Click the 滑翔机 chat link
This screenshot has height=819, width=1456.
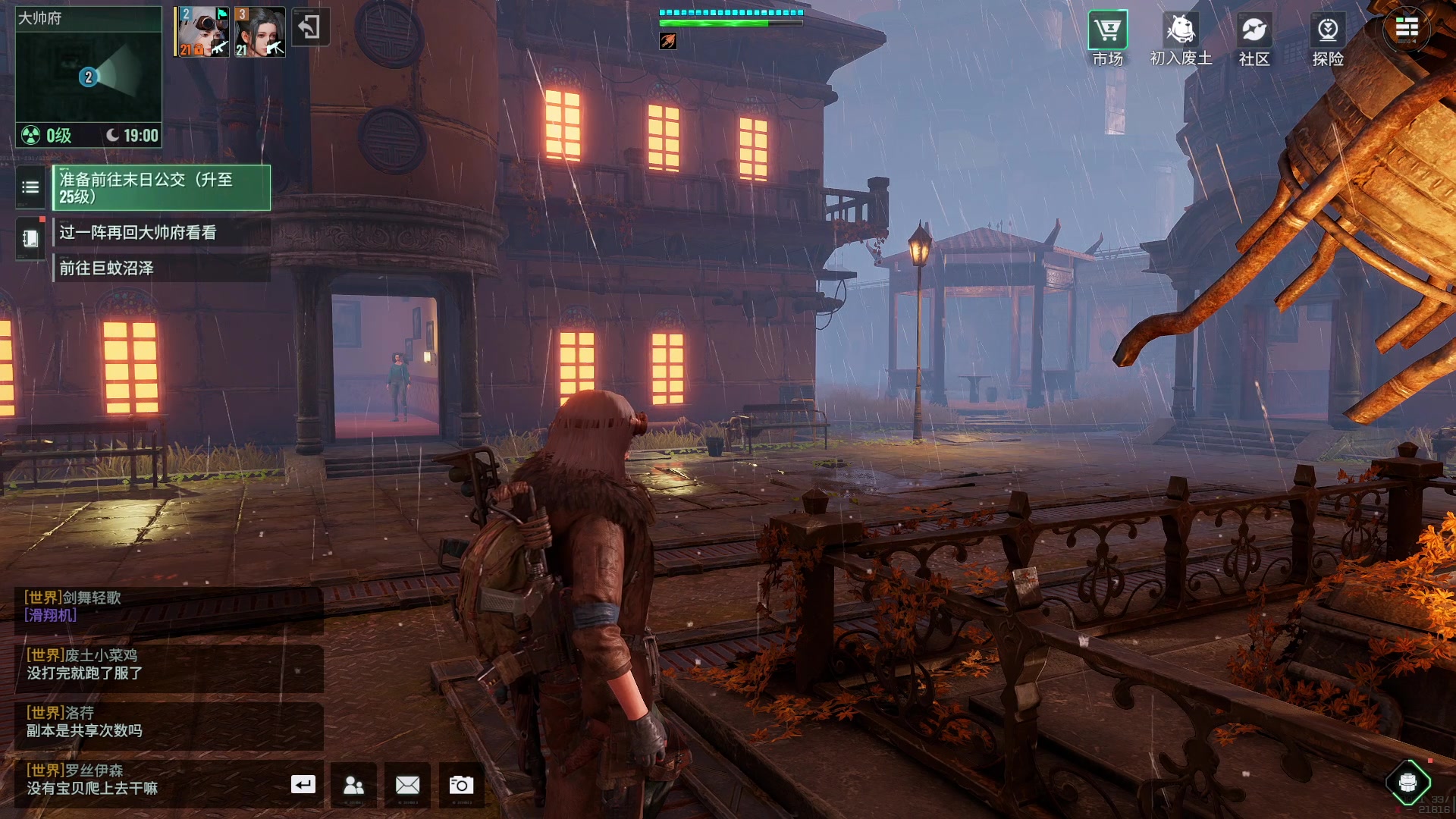pyautogui.click(x=51, y=615)
